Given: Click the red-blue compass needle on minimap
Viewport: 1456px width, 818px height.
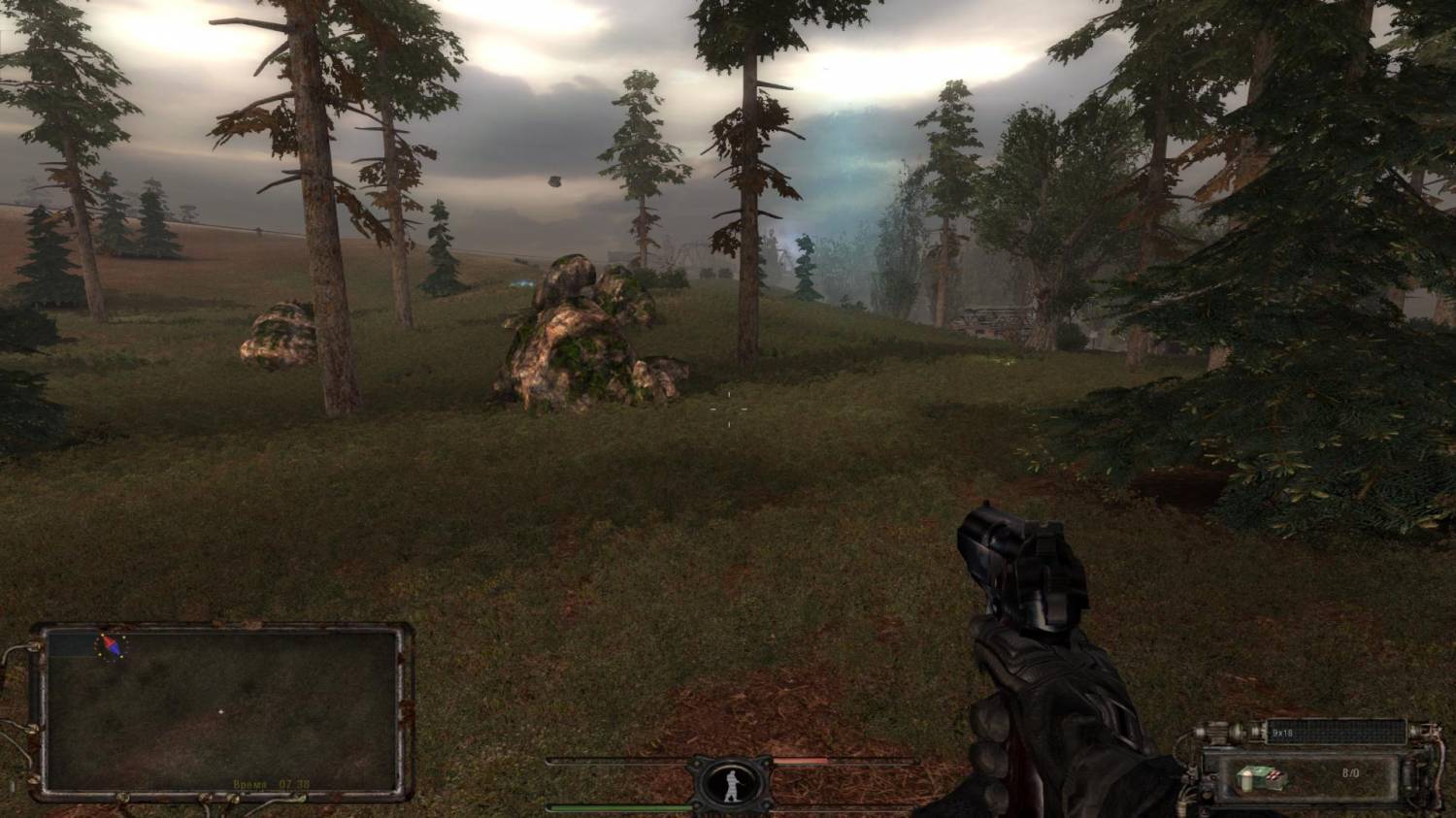Looking at the screenshot, I should pos(111,645).
